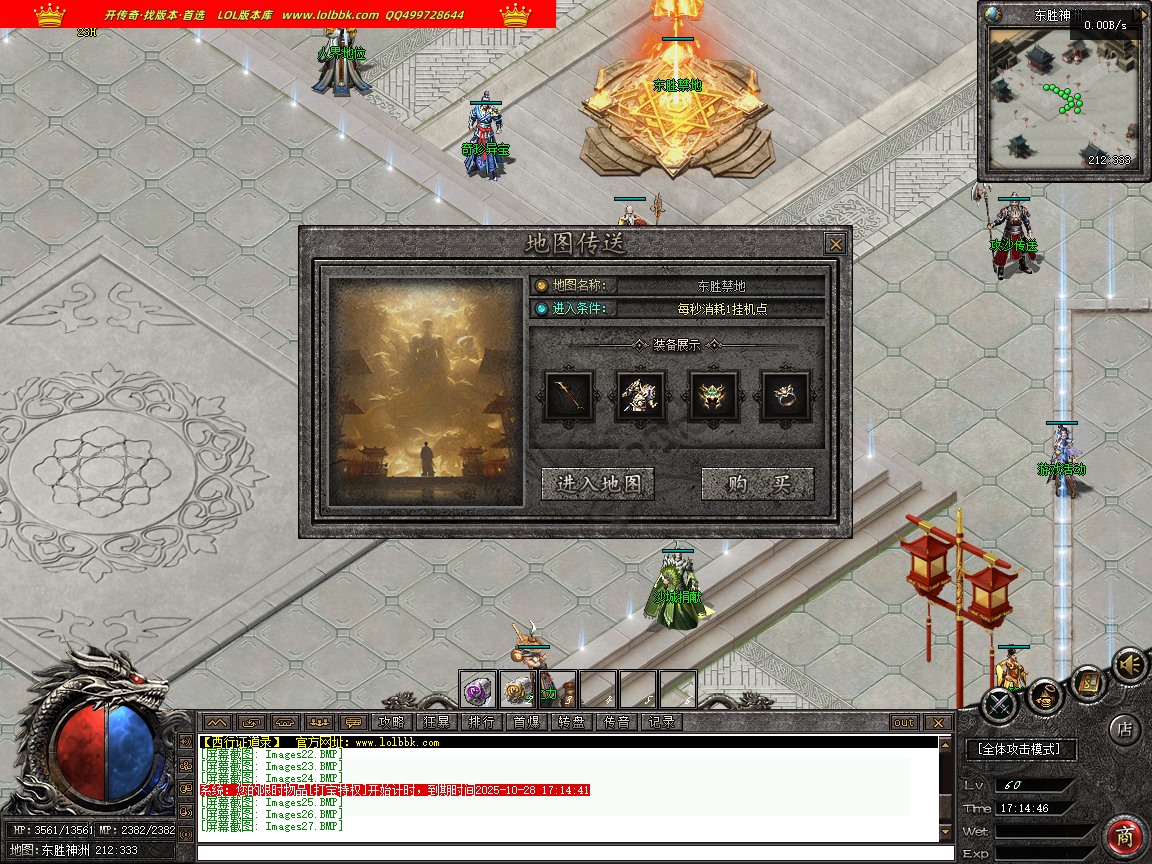Open the 转盘 lucky wheel

tap(571, 722)
